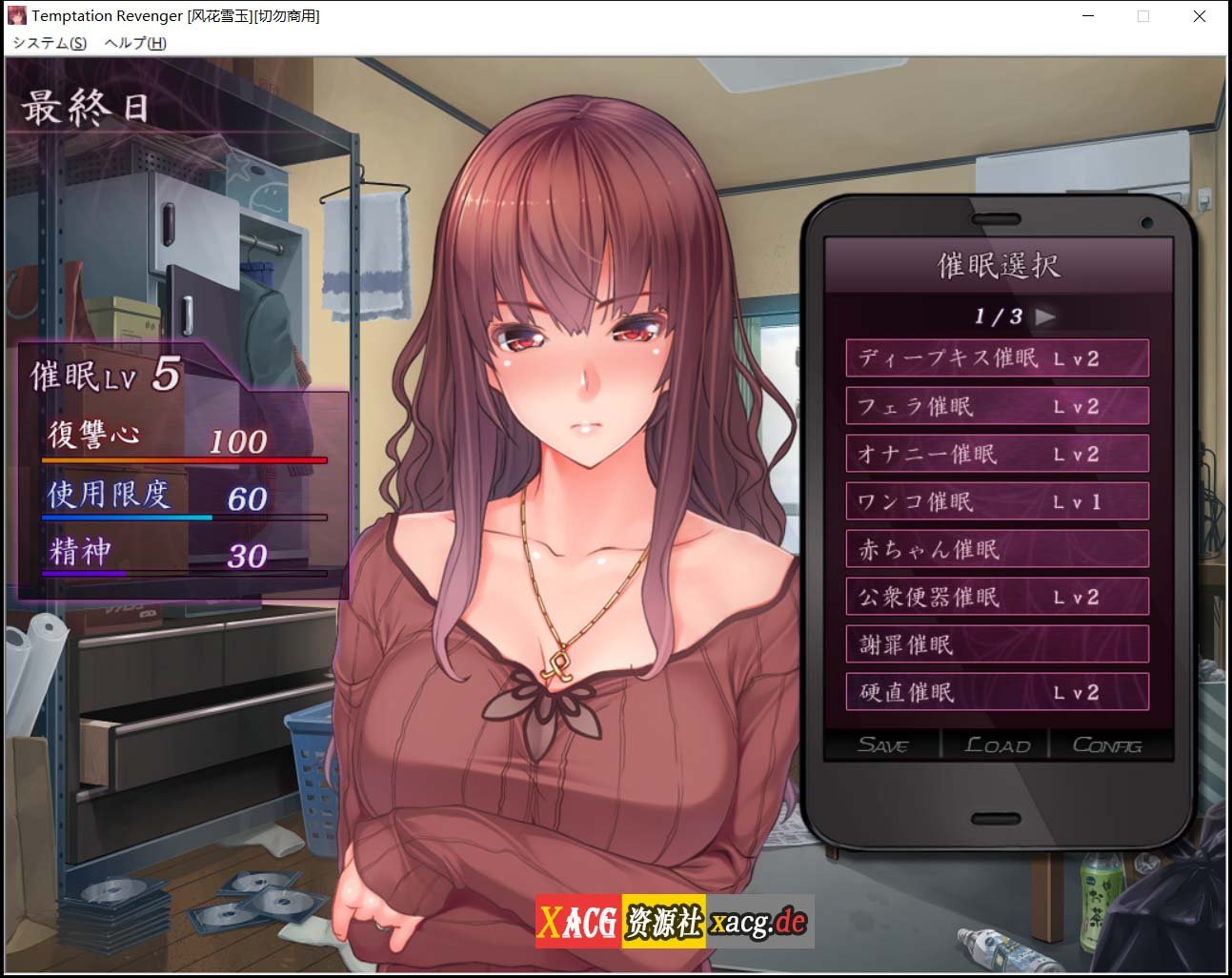Viewport: 1232px width, 978px height.
Task: Select the ディープキス催眠 Lv2 hypnosis option
Action: pos(997,357)
